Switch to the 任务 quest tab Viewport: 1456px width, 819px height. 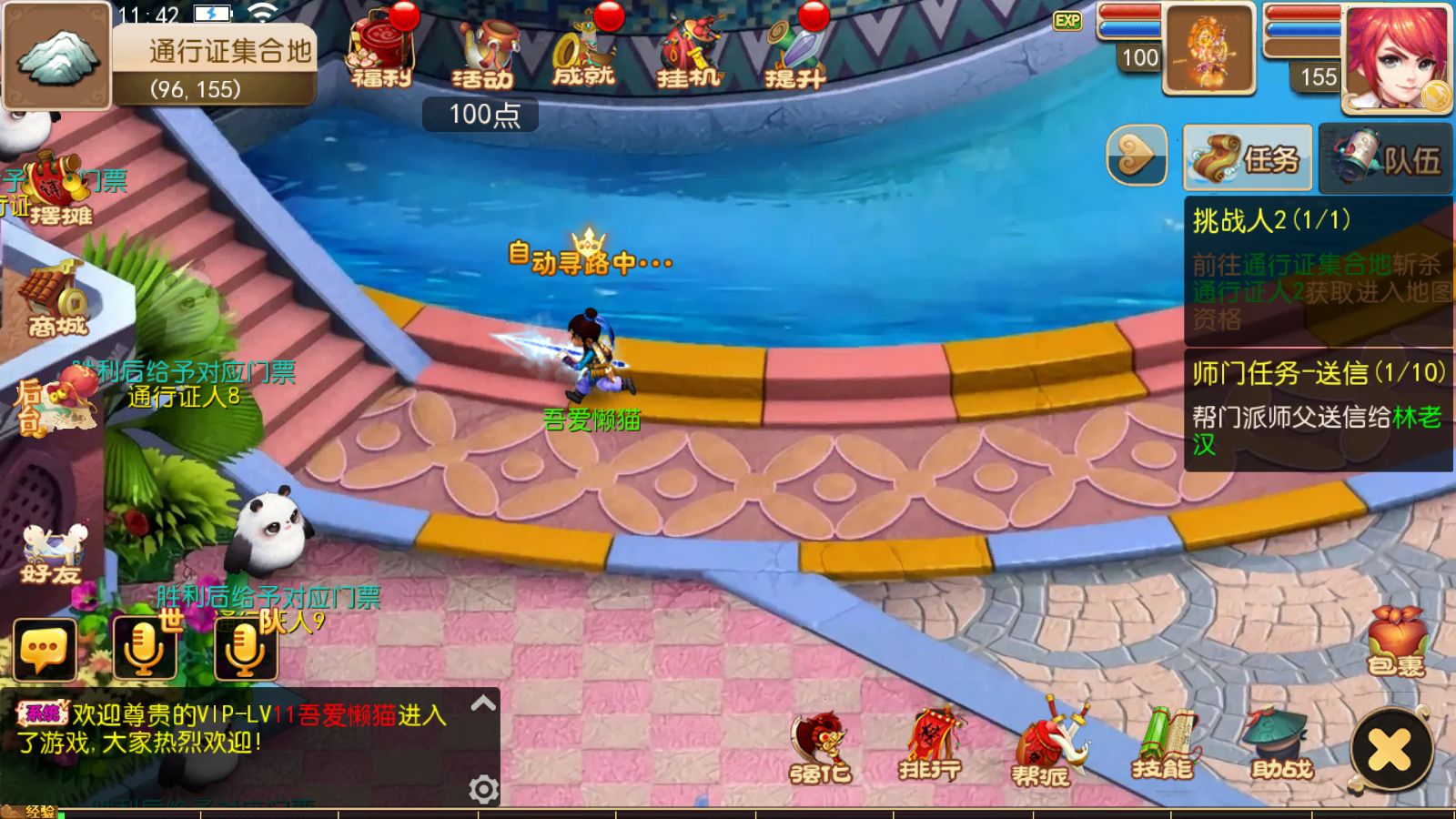(x=1248, y=158)
